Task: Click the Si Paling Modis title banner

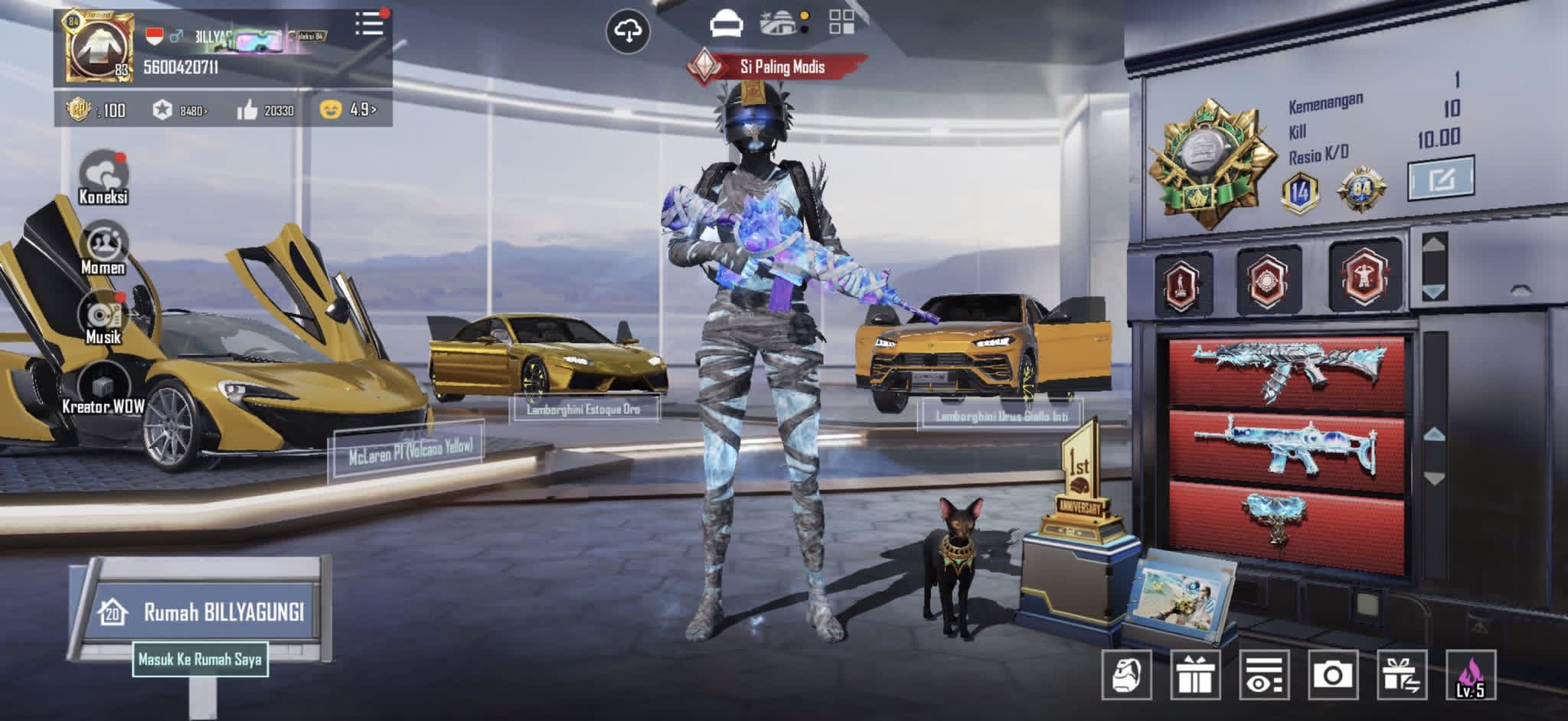Action: (x=780, y=67)
